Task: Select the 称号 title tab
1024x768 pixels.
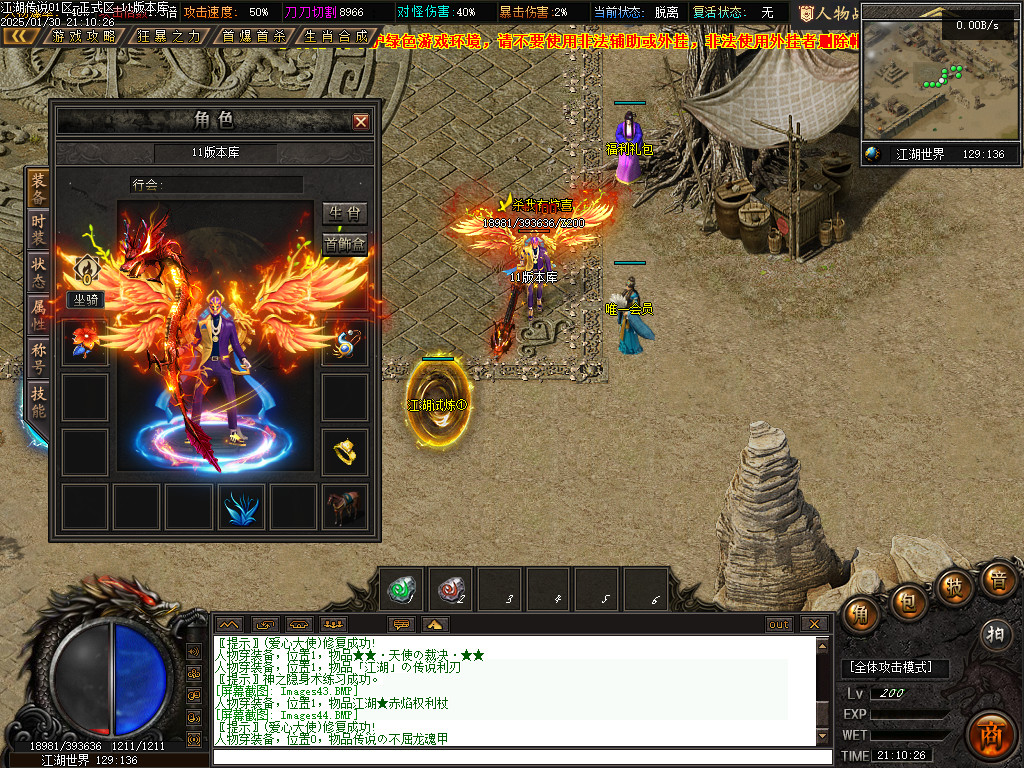Action: tap(38, 356)
